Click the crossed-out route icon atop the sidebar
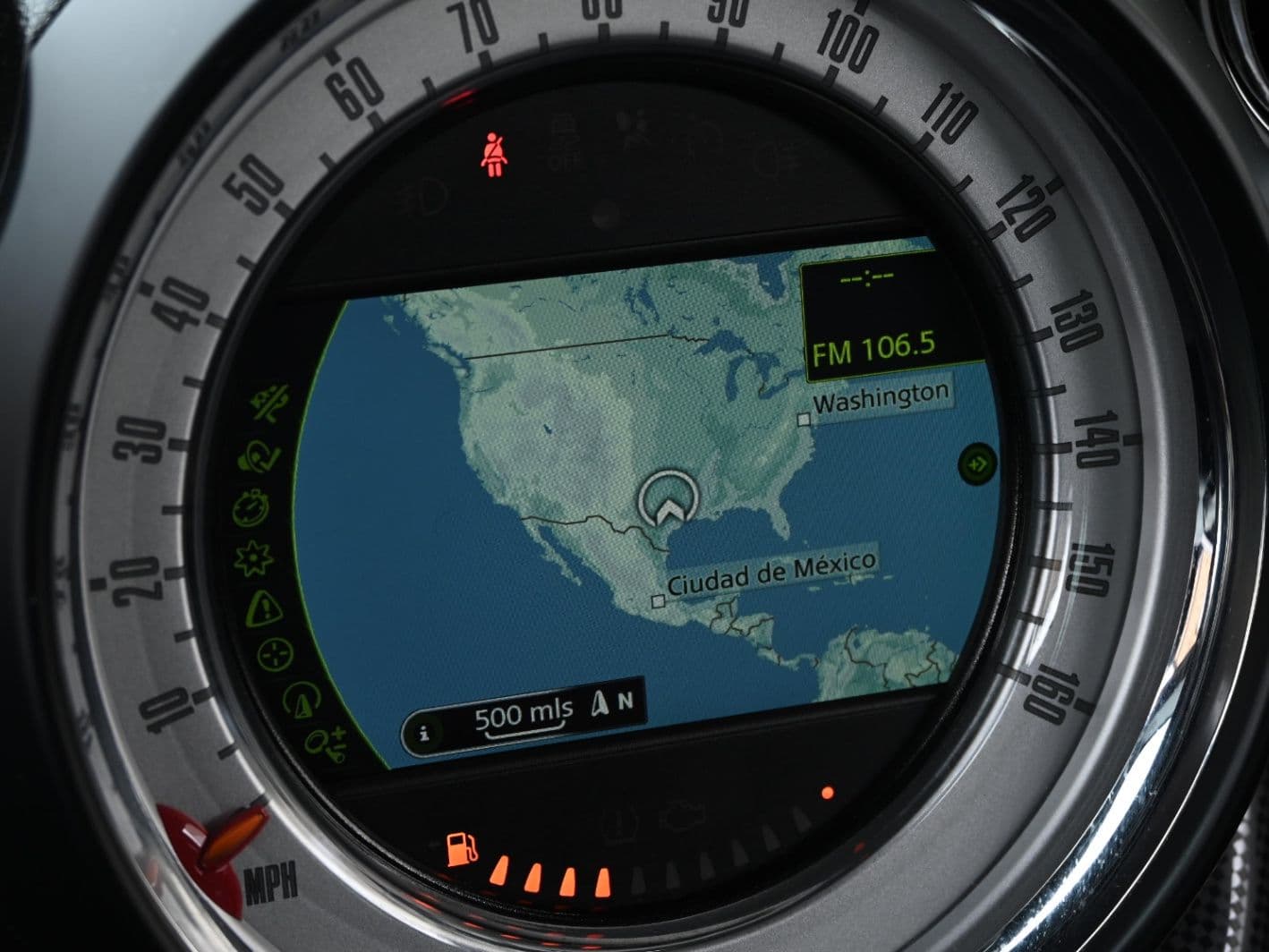The width and height of the screenshot is (1269, 952). [x=266, y=406]
